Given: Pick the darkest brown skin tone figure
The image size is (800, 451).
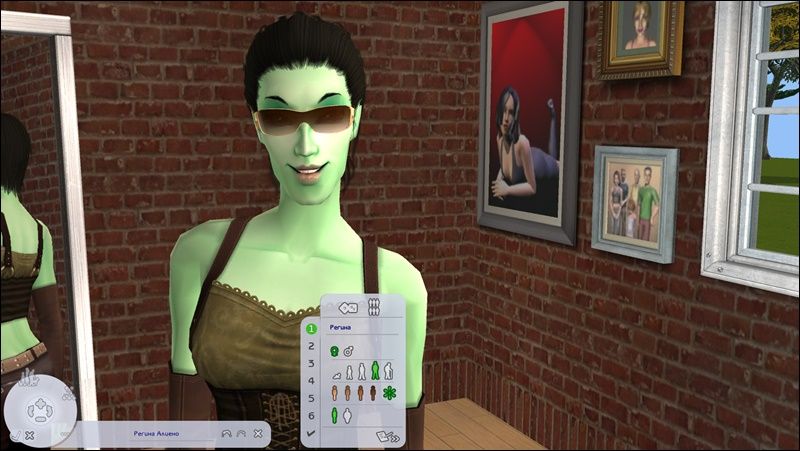Looking at the screenshot, I should click(x=374, y=393).
